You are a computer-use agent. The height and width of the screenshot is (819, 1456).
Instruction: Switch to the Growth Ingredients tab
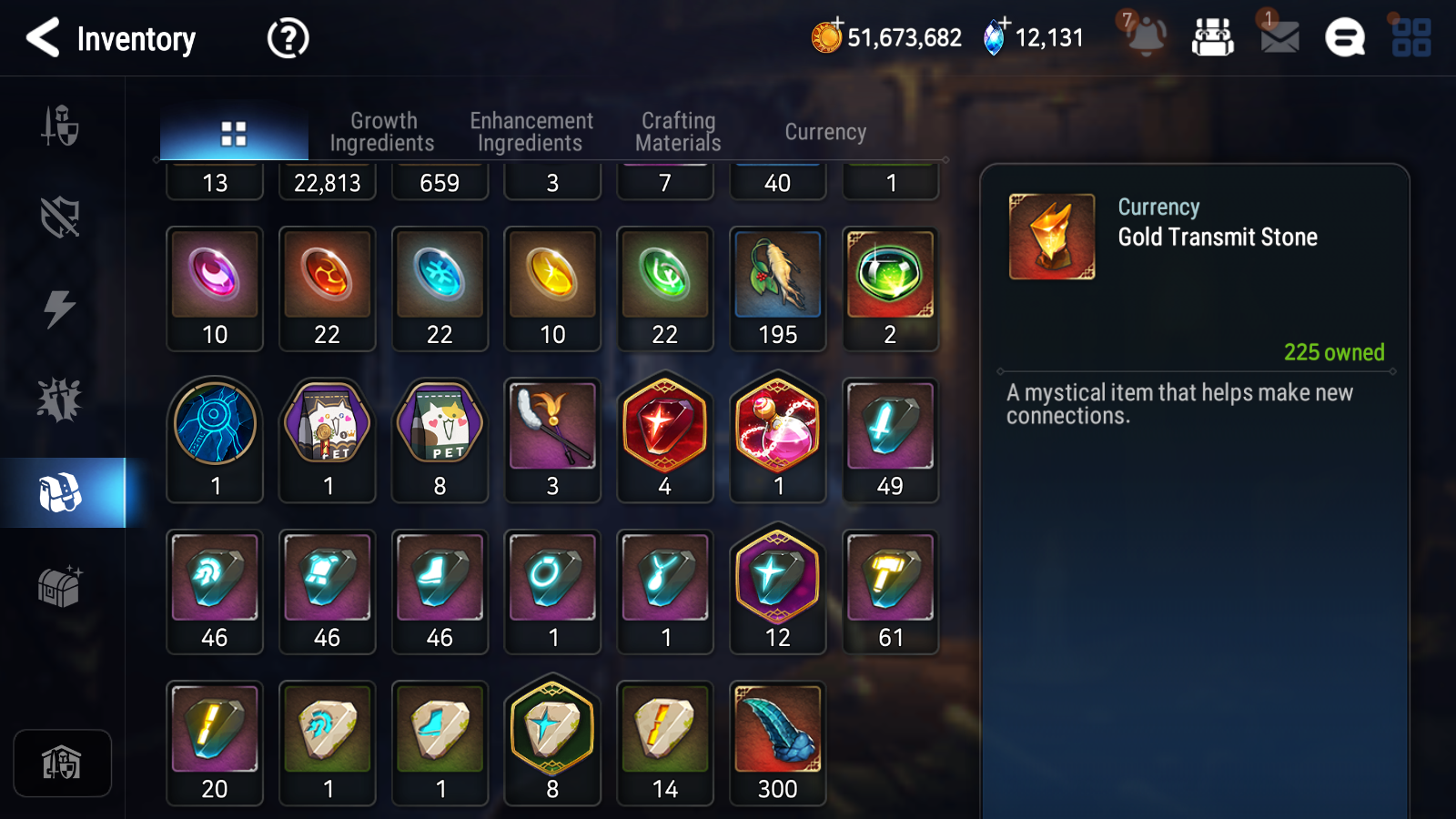(x=382, y=132)
